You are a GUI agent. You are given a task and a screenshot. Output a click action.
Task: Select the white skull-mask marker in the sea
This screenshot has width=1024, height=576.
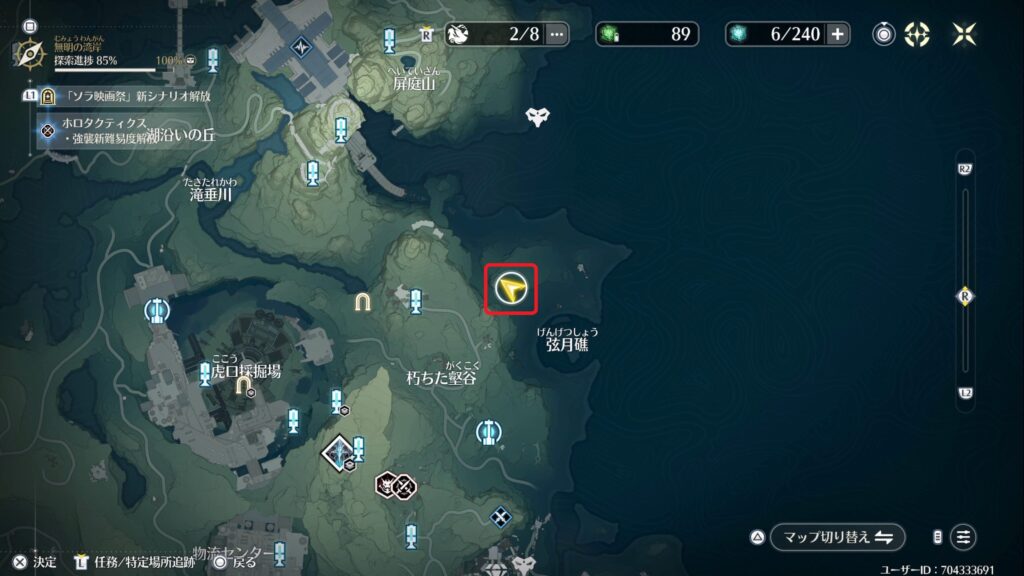tap(538, 116)
